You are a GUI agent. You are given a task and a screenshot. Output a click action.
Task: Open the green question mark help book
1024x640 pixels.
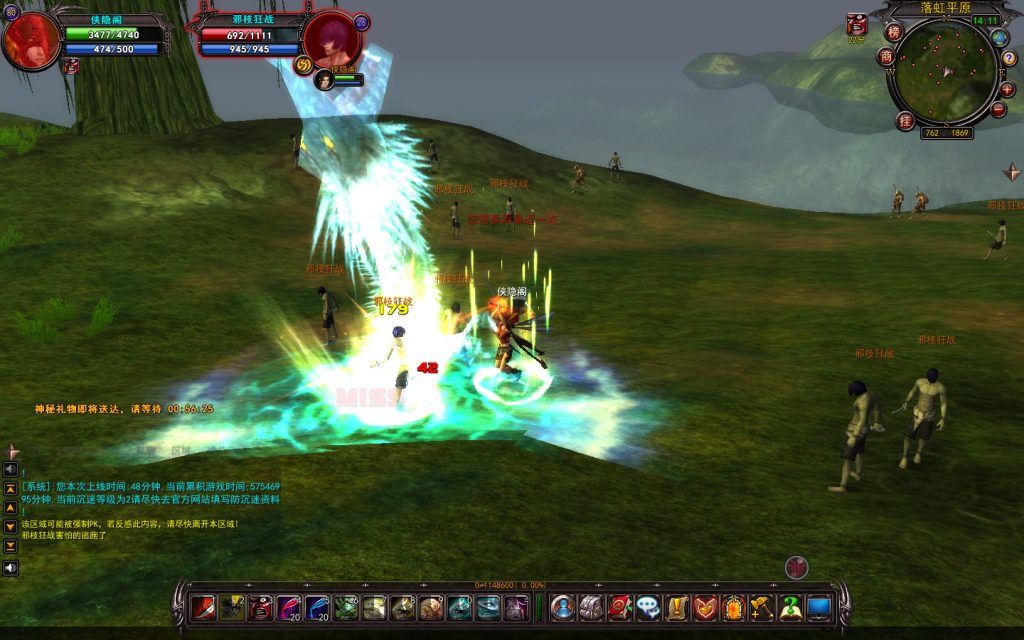point(791,607)
